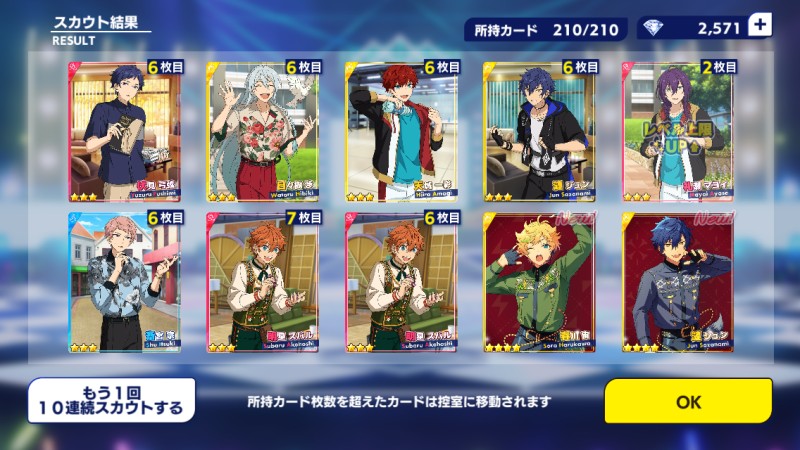Scout another 10 cards in a row
Viewport: 800px width, 450px height.
[x=111, y=401]
